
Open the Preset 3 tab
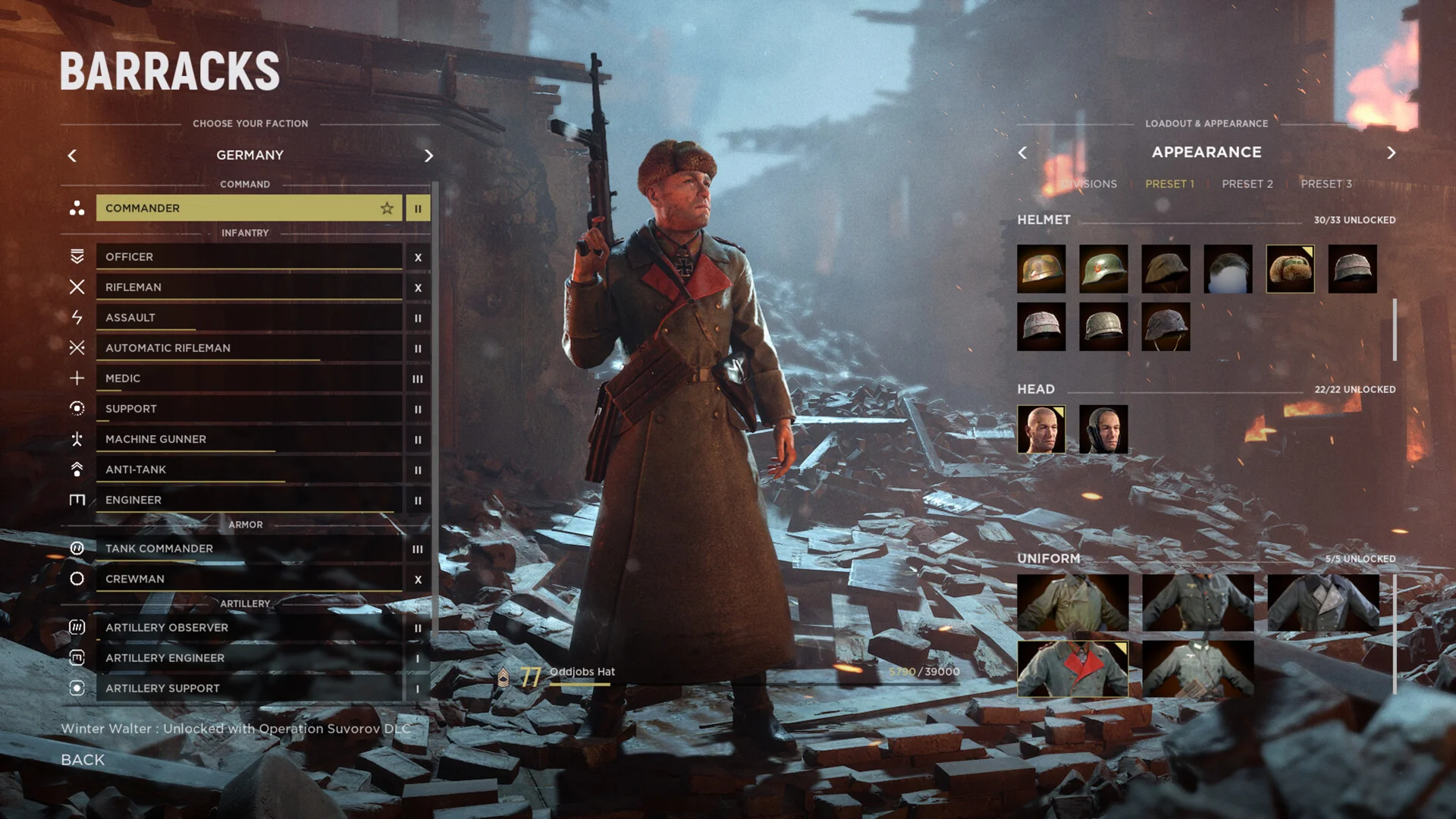coord(1326,184)
